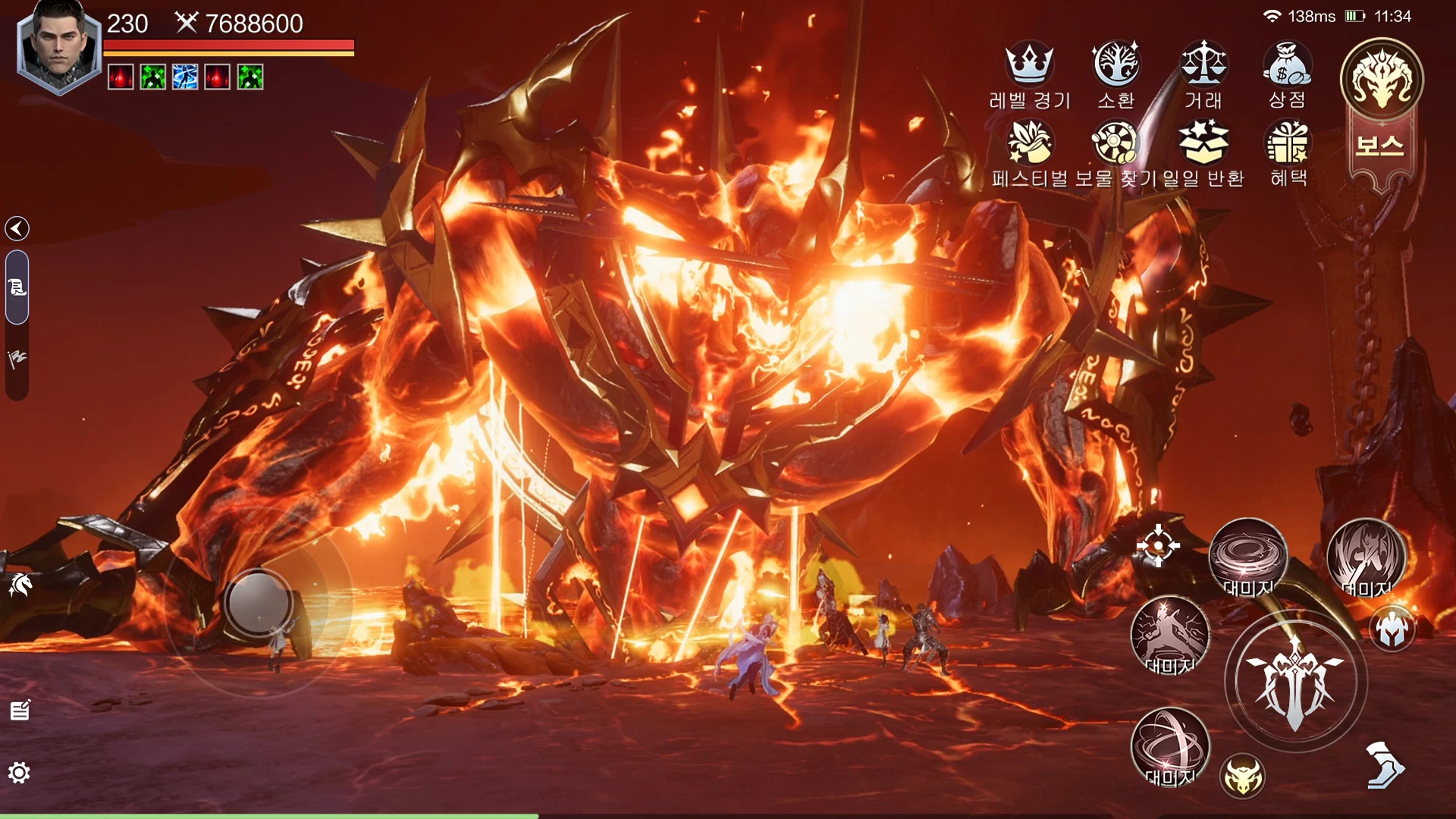
Task: Open the 보물 찾기 treasure hunt wheel
Action: (x=1114, y=143)
